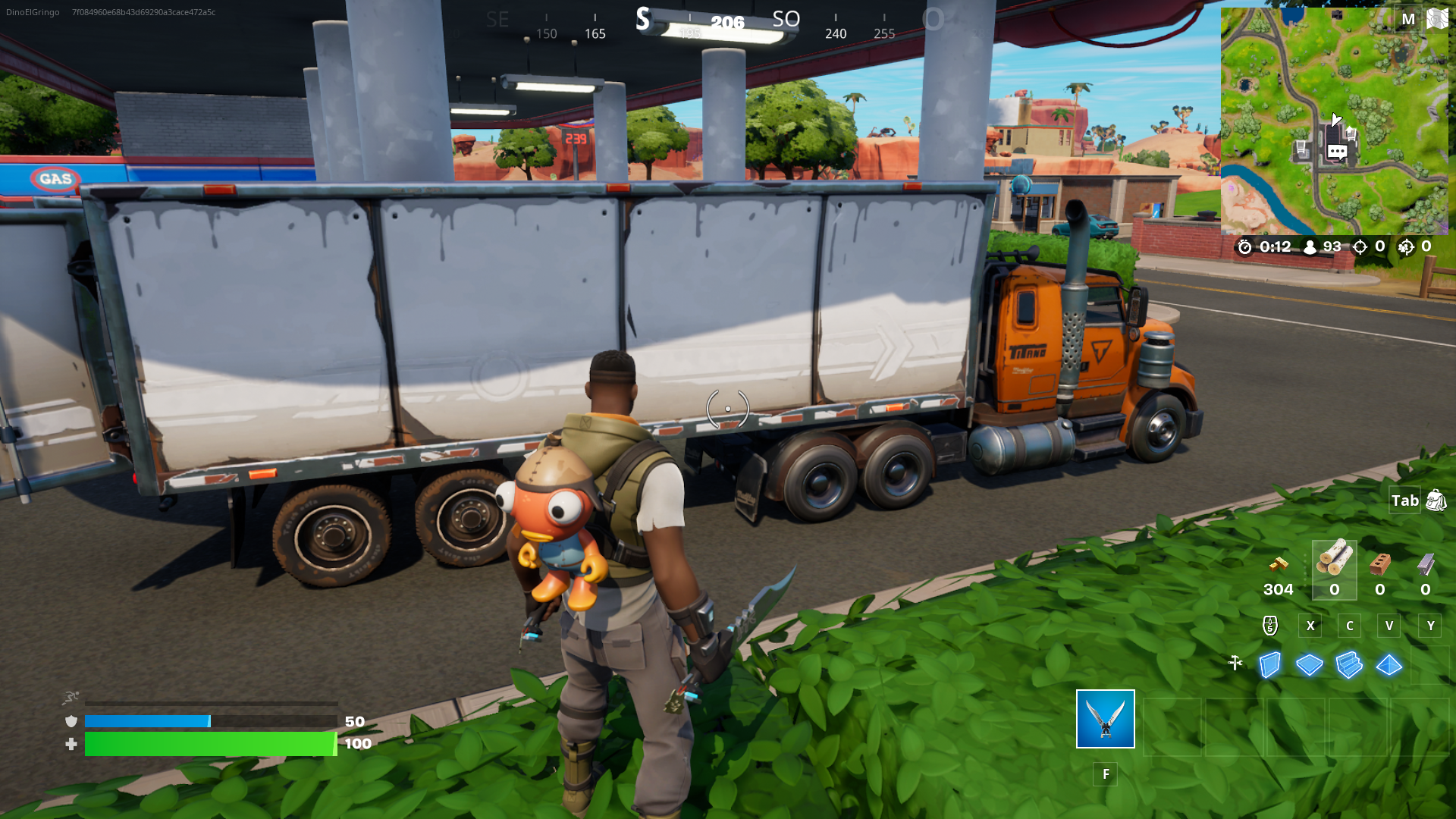This screenshot has height=819, width=1456.
Task: Select the floor build piece icon
Action: pyautogui.click(x=1309, y=665)
